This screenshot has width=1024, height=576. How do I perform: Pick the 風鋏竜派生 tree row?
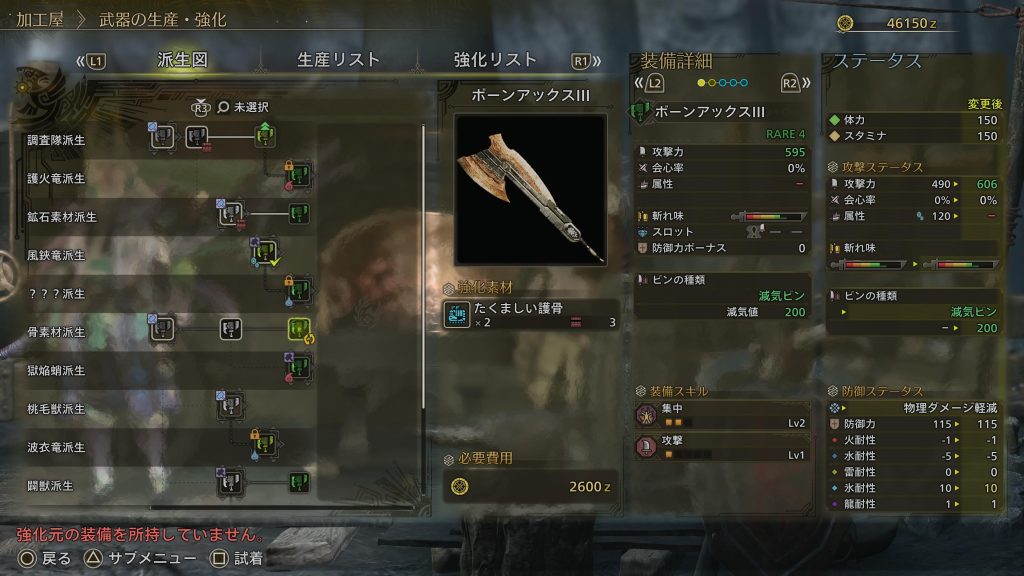tap(59, 255)
